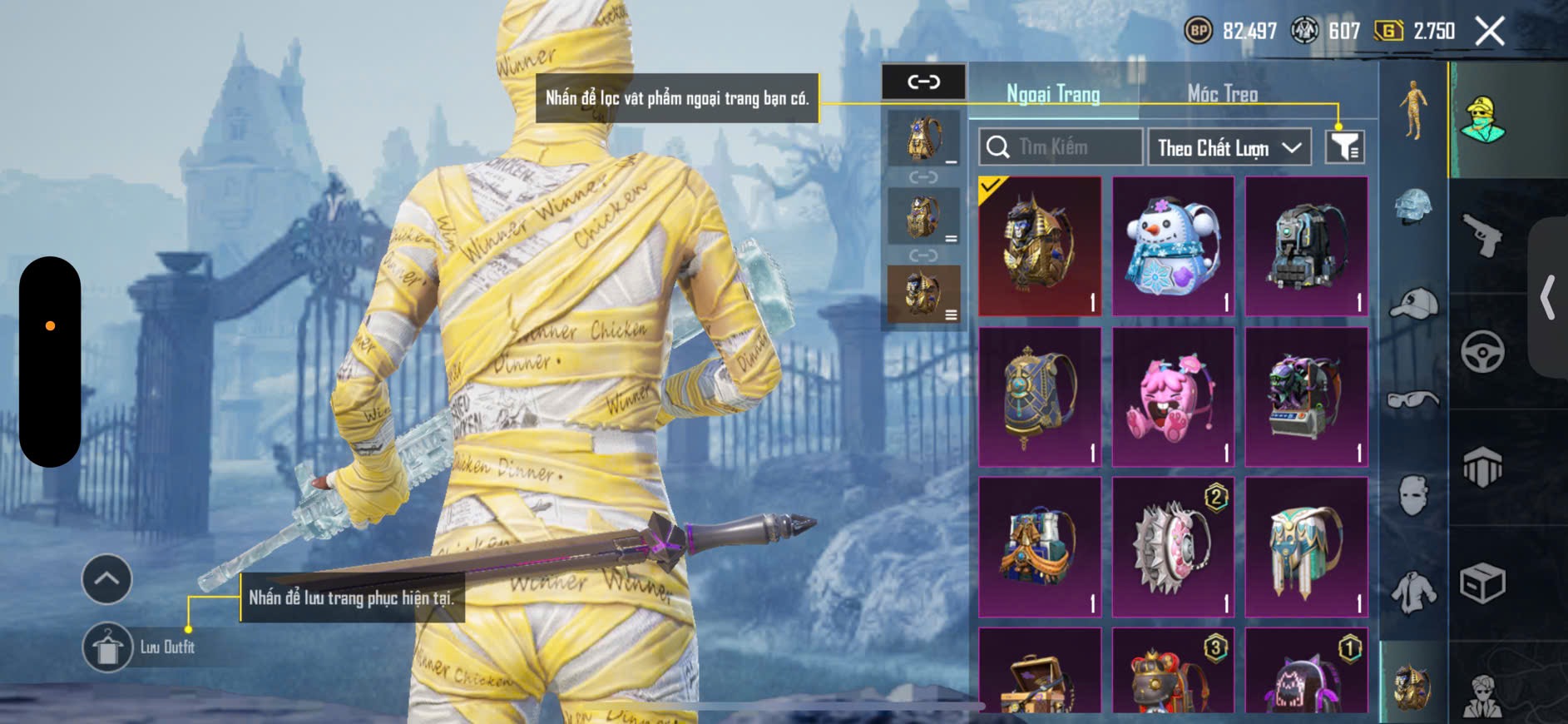Select the golden pharaoh backpack
This screenshot has width=1568, height=724.
click(1039, 245)
